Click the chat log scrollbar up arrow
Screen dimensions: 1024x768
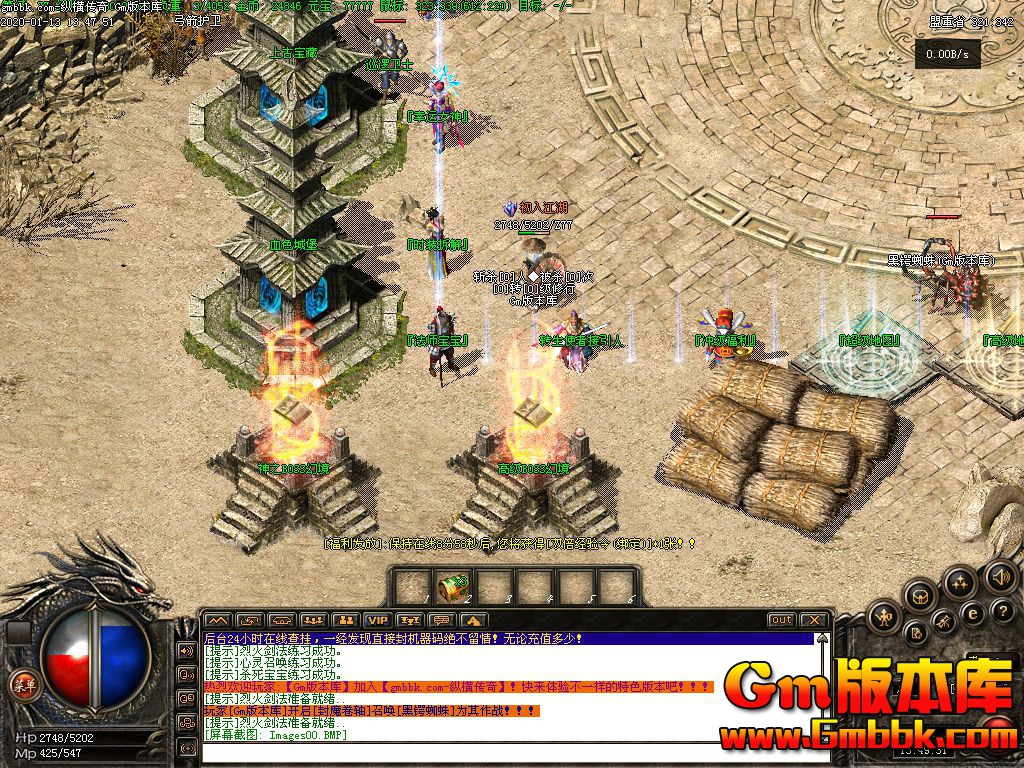click(x=822, y=638)
